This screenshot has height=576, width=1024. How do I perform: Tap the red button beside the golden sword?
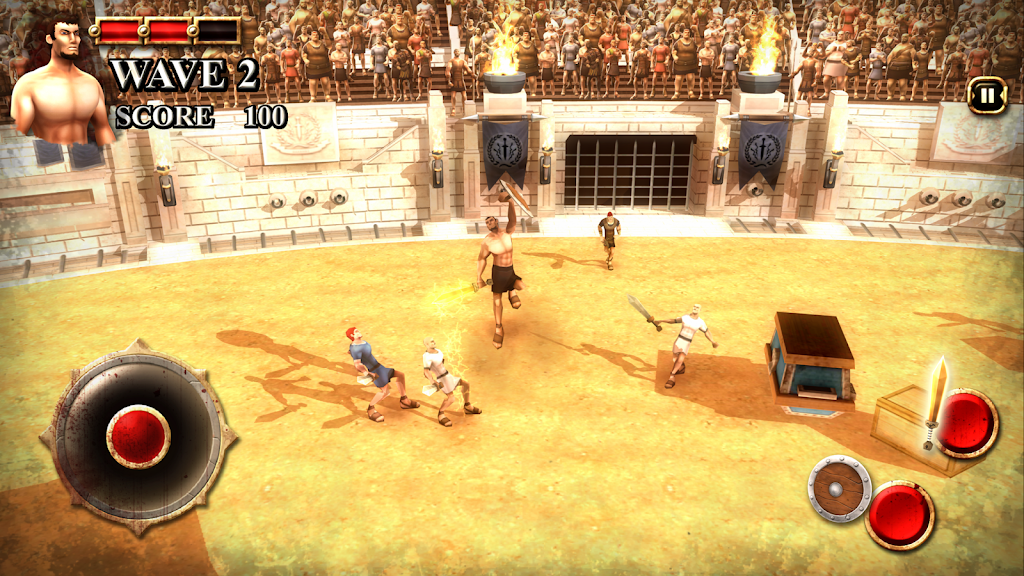coord(967,422)
